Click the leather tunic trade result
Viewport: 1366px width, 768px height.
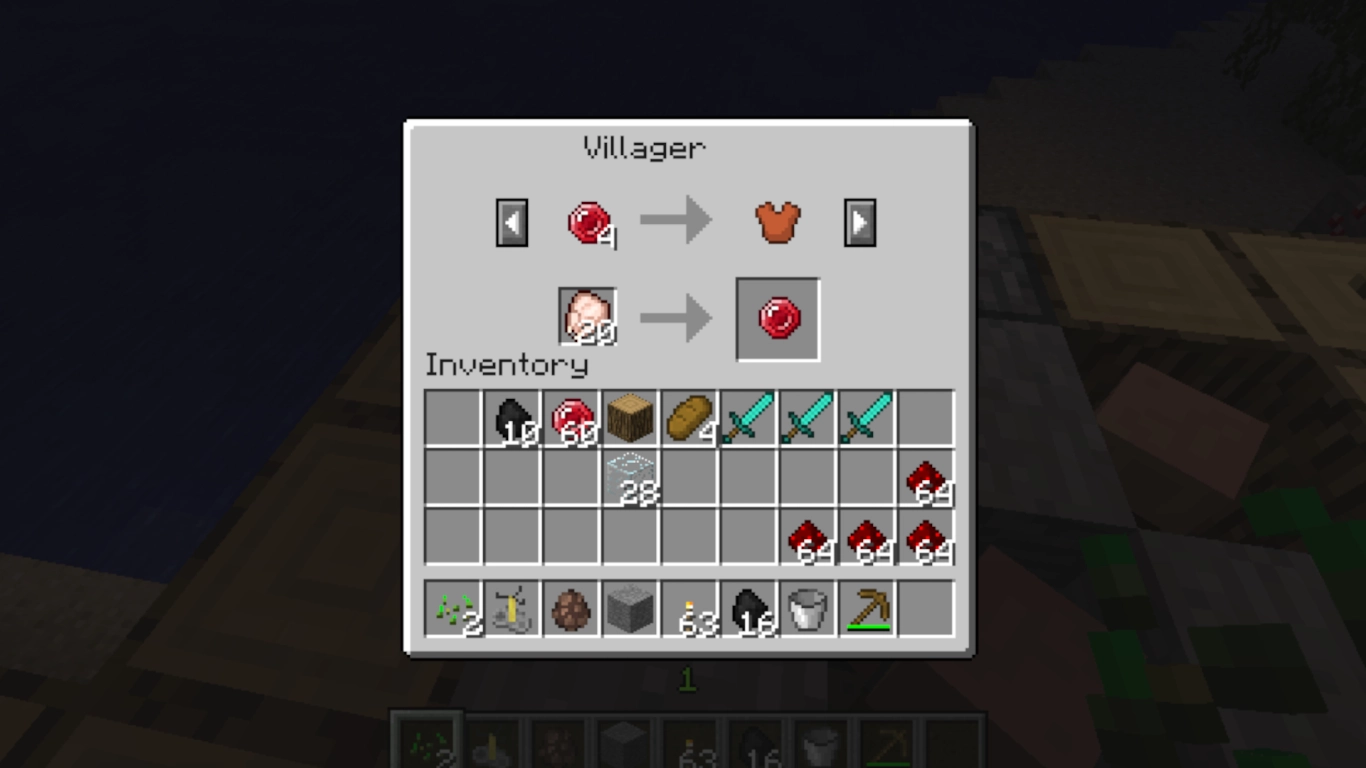click(777, 221)
